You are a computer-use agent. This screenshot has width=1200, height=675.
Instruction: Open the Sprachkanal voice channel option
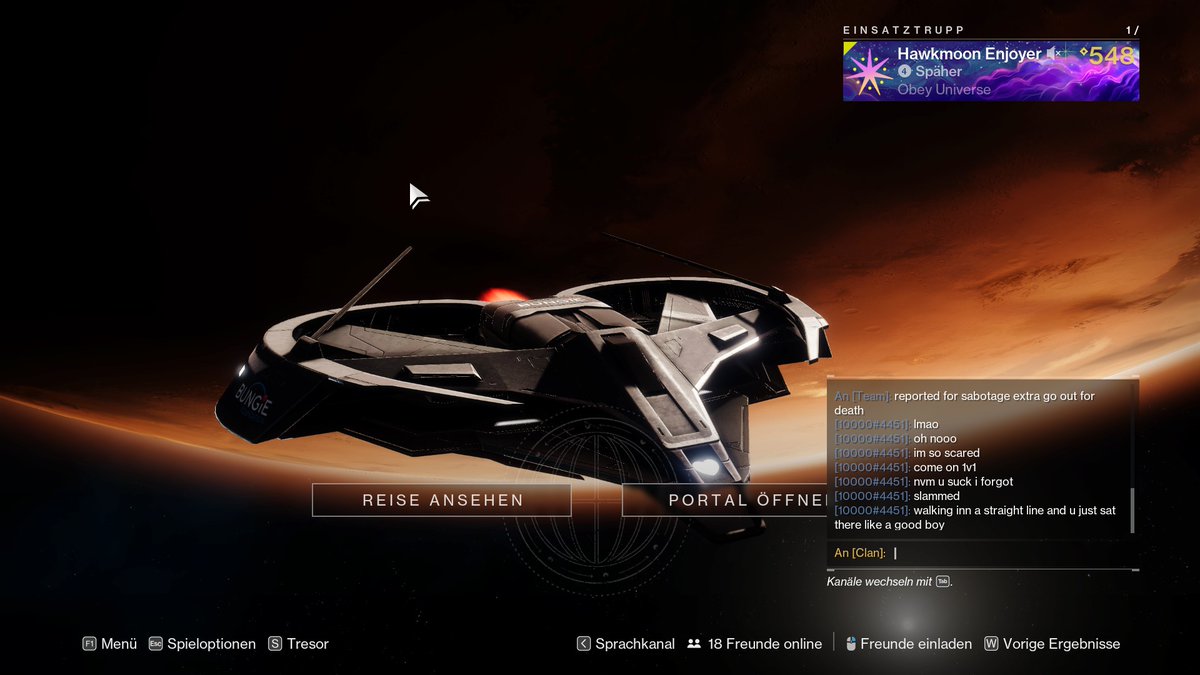(625, 644)
